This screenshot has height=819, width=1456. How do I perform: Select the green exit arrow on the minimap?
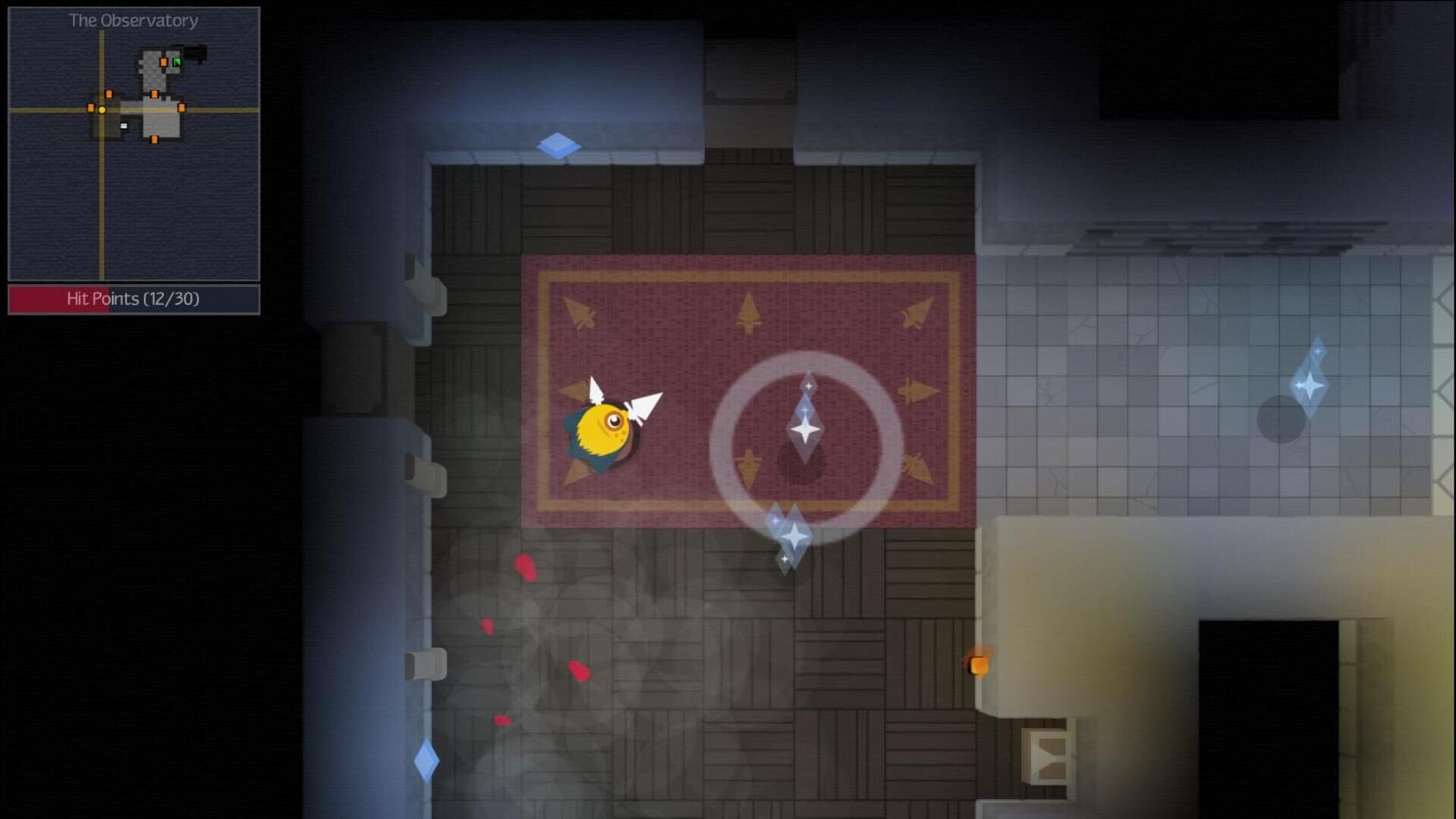point(177,62)
